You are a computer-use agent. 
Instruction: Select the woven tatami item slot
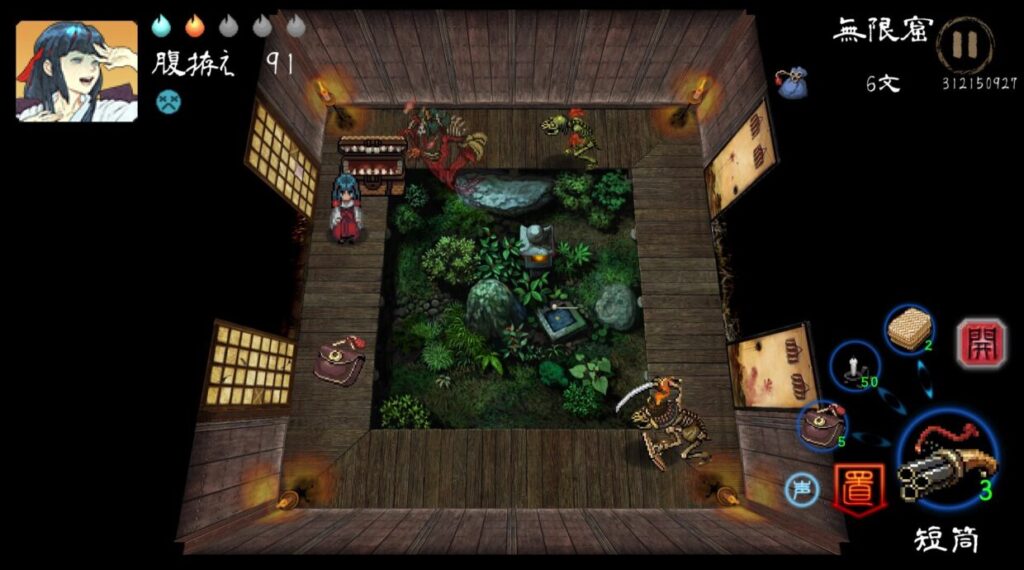[910, 329]
